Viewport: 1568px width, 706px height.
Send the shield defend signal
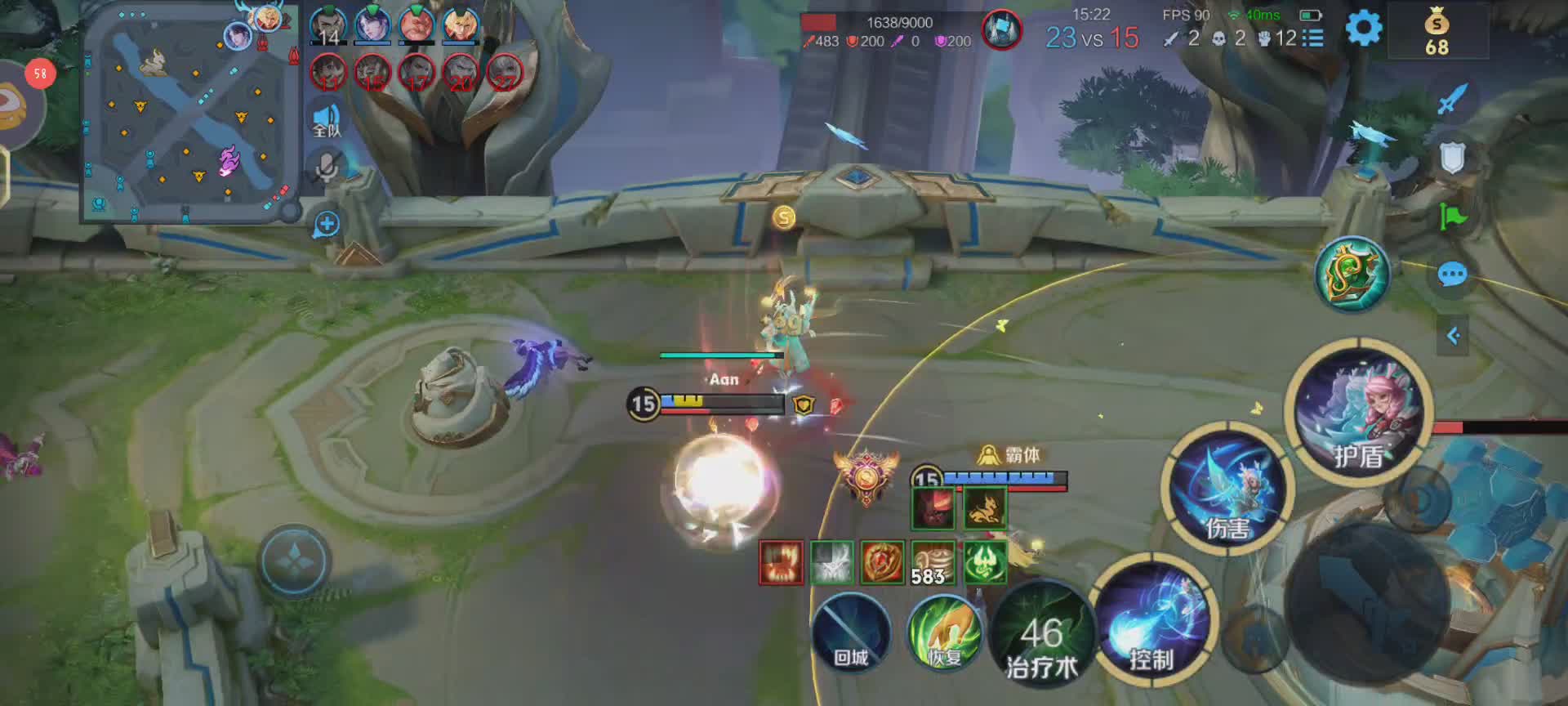pyautogui.click(x=1452, y=159)
